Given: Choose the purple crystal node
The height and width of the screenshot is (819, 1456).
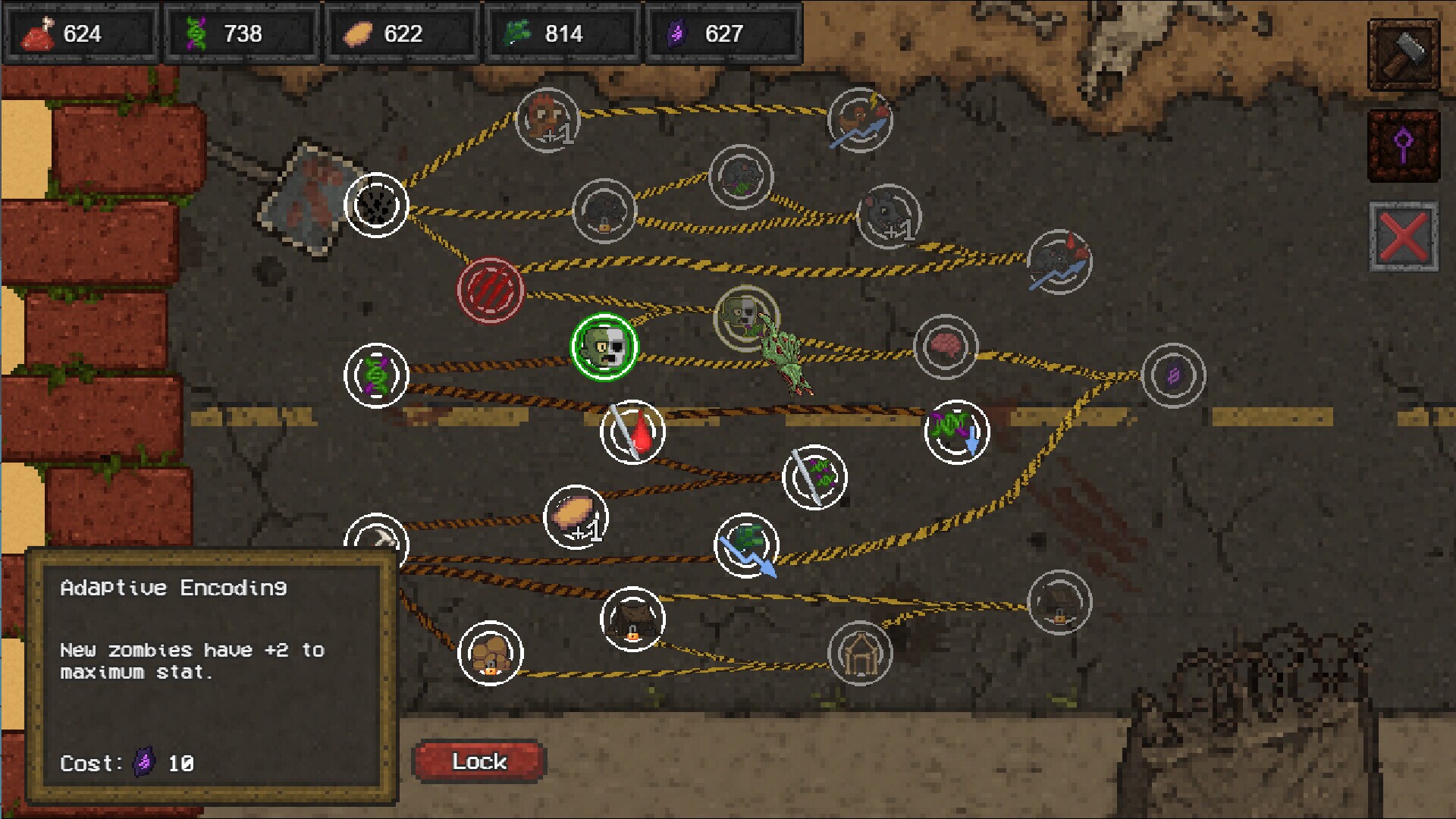Looking at the screenshot, I should point(1173,375).
